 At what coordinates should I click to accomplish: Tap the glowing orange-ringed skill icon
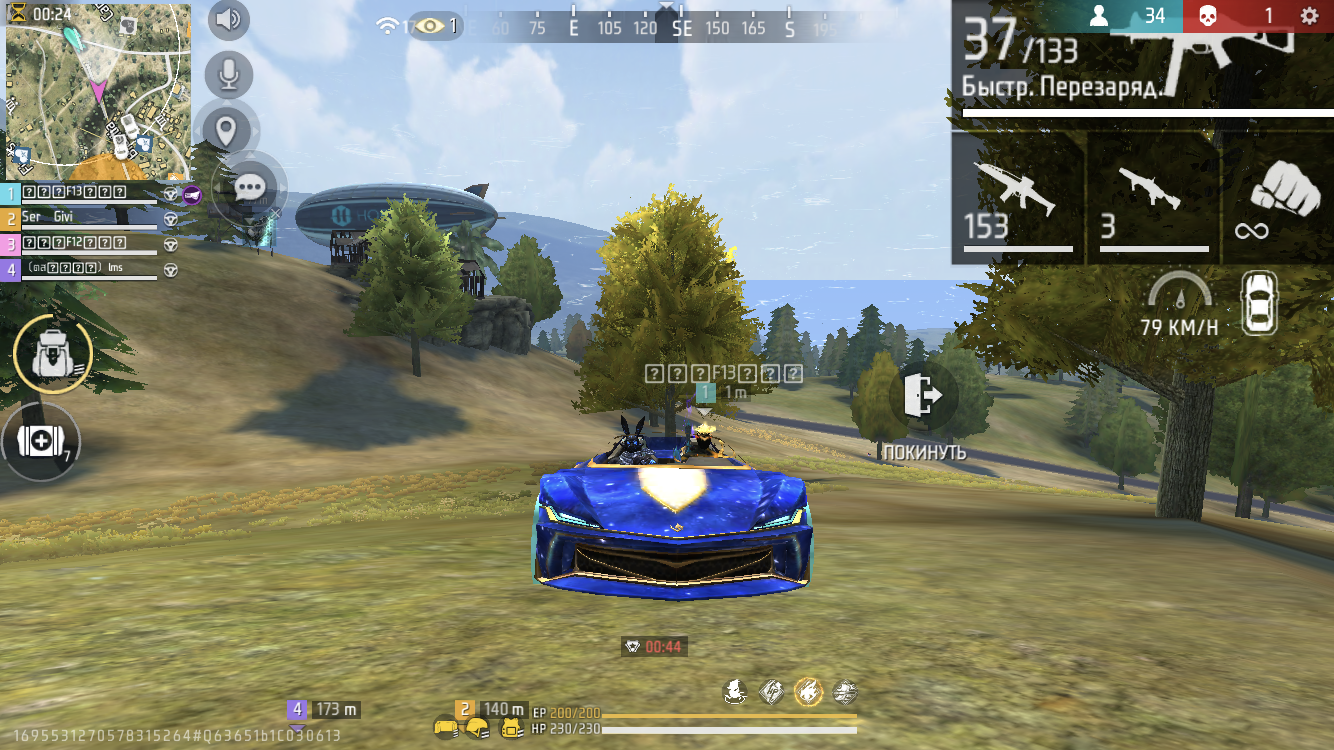point(808,691)
